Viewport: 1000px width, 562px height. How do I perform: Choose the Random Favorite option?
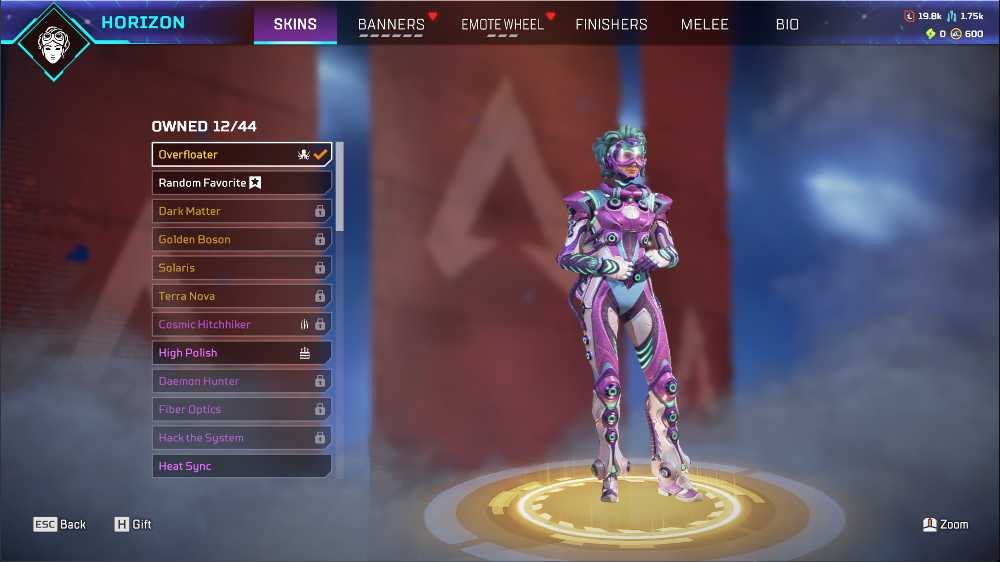click(x=242, y=183)
